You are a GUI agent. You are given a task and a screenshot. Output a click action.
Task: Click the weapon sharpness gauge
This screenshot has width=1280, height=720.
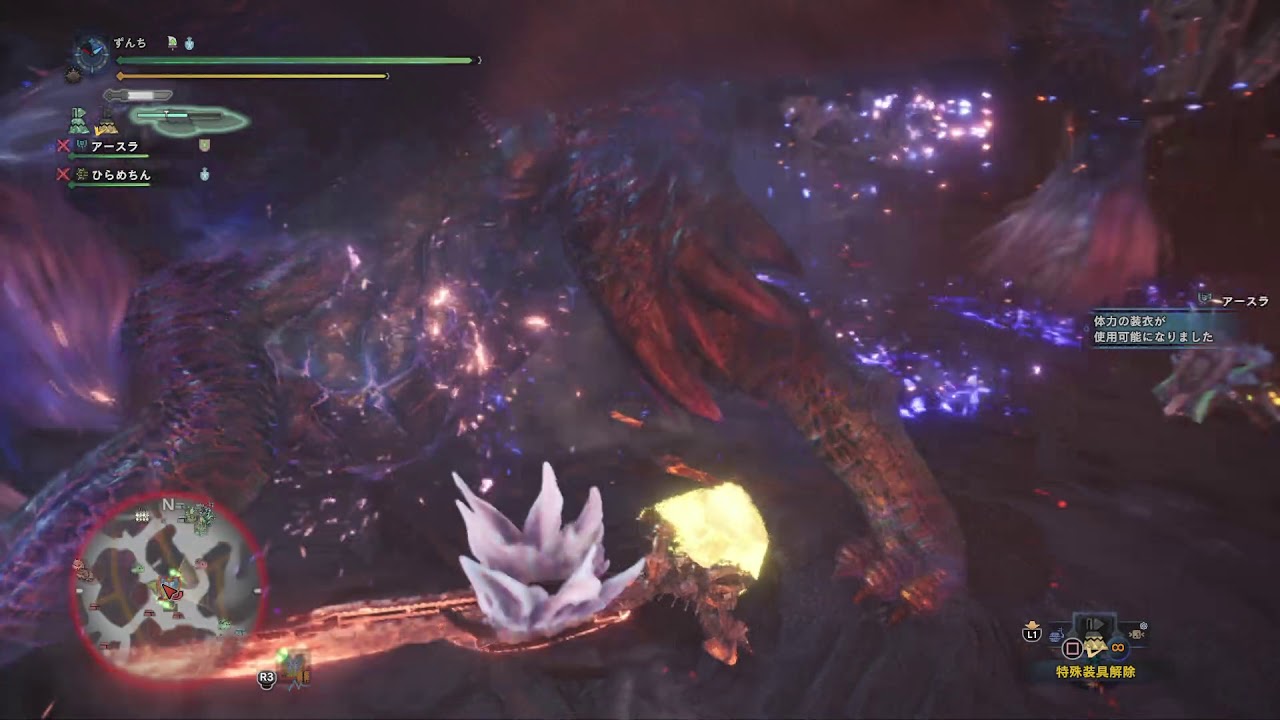tap(140, 95)
